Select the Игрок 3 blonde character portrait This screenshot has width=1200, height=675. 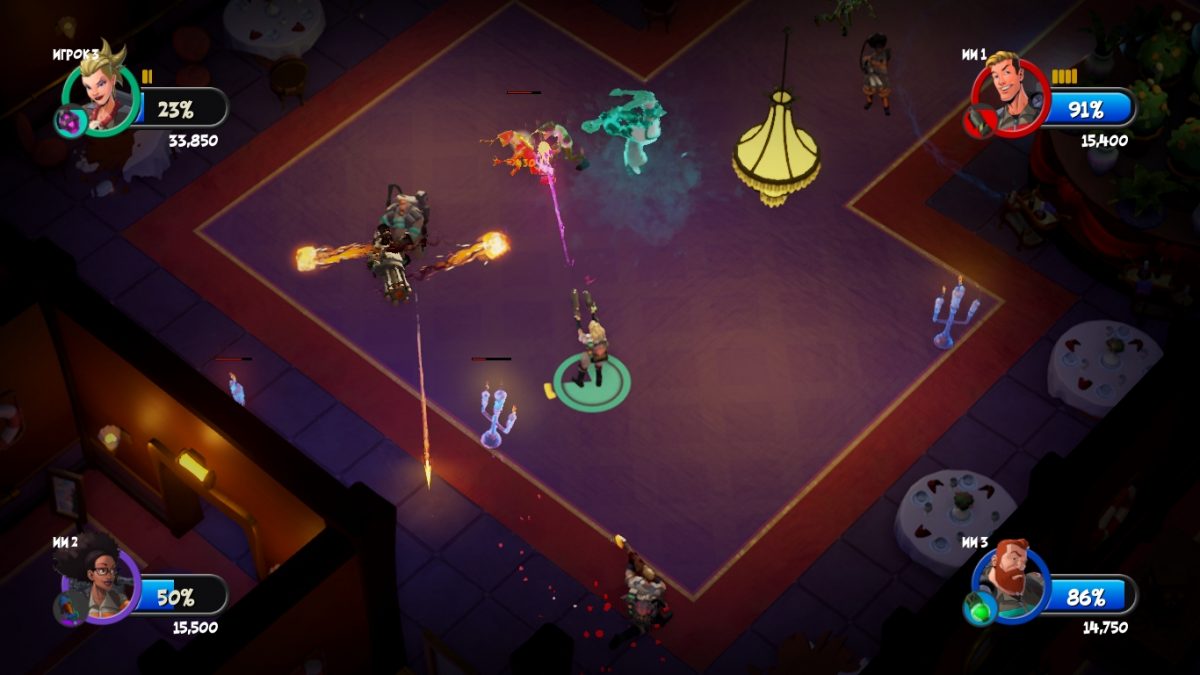102,95
